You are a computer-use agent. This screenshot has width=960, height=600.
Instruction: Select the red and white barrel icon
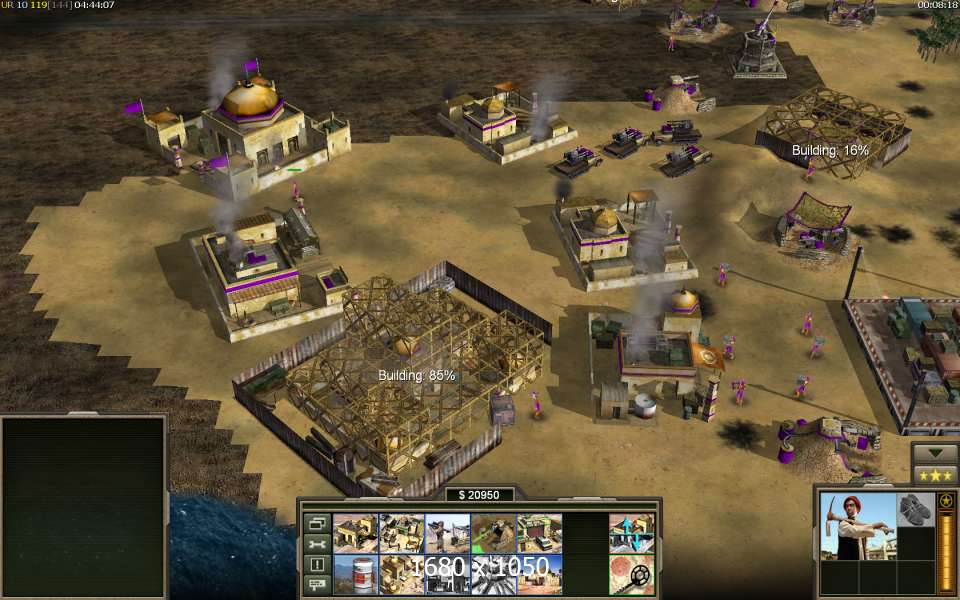coord(355,575)
